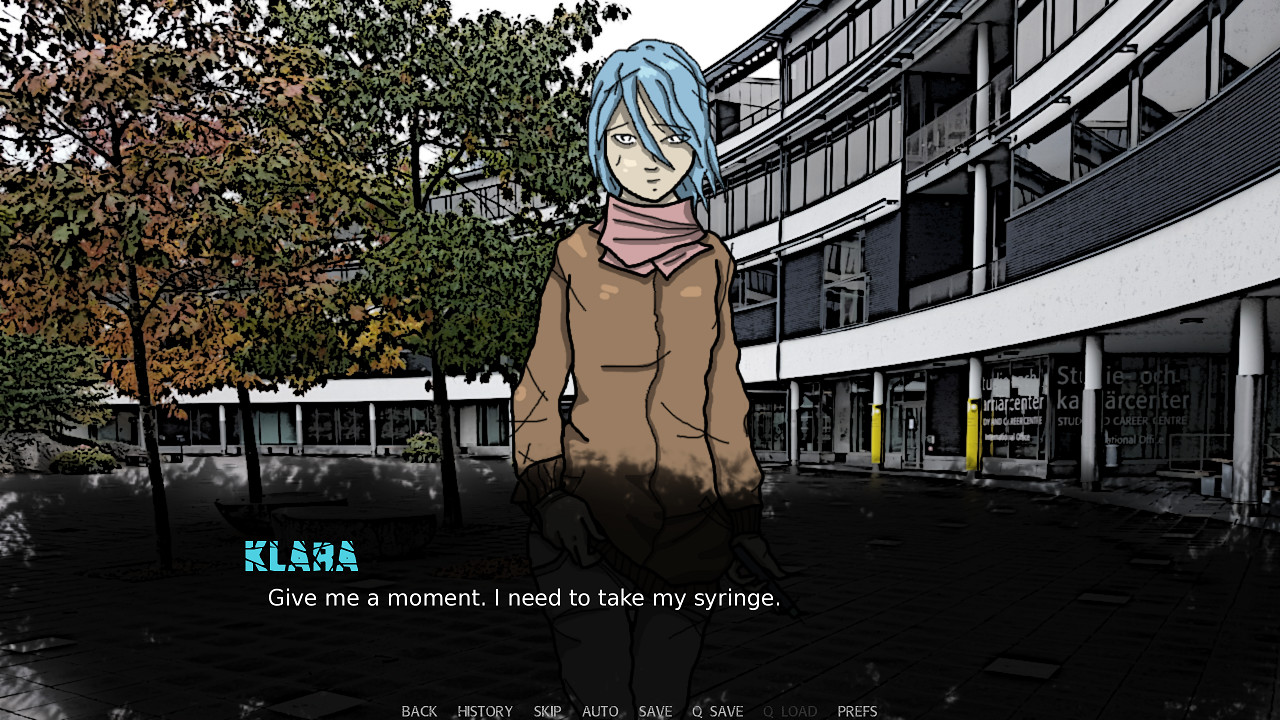Activate Skip mode
1280x720 pixels.
click(547, 711)
